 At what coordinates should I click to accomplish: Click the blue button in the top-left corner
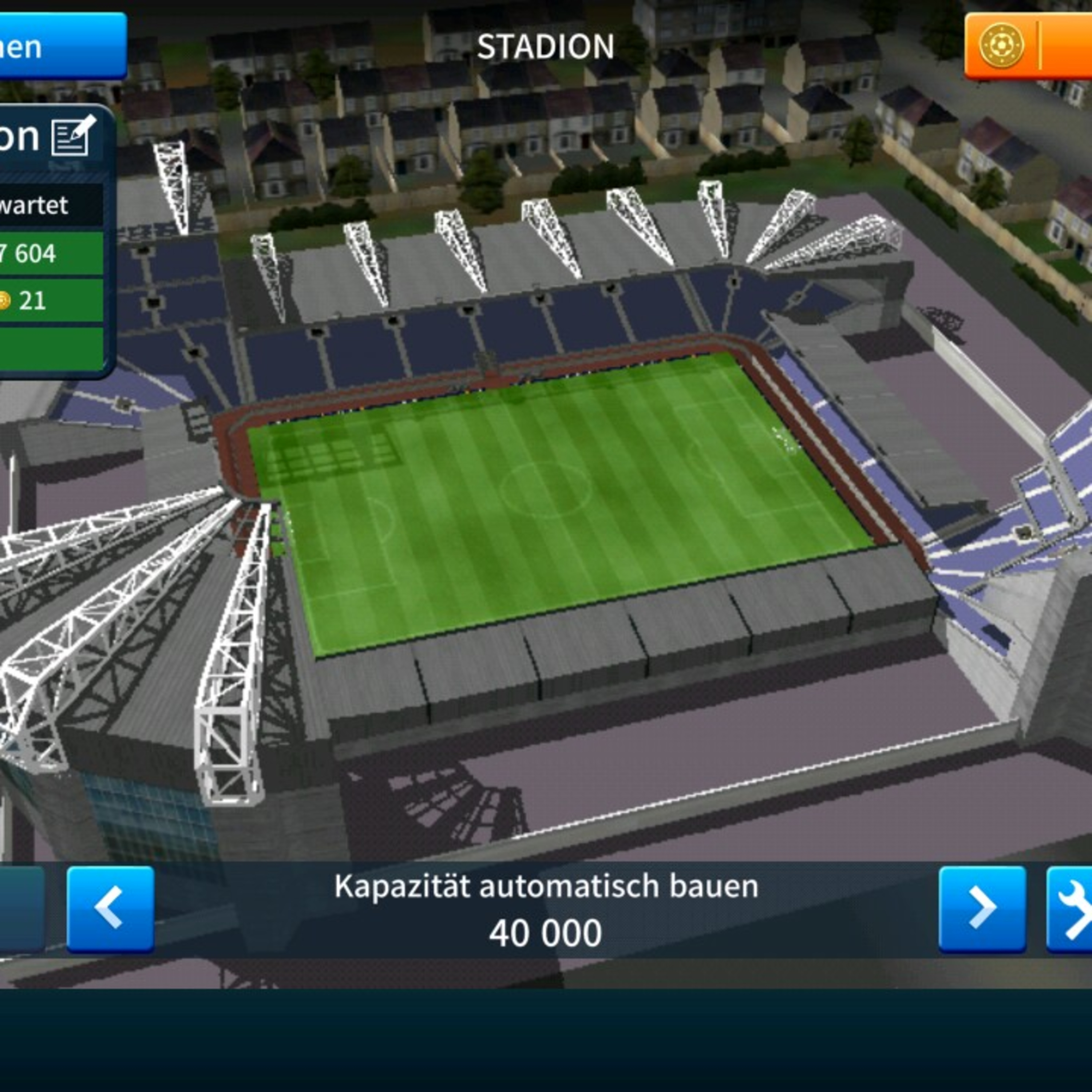pyautogui.click(x=61, y=46)
